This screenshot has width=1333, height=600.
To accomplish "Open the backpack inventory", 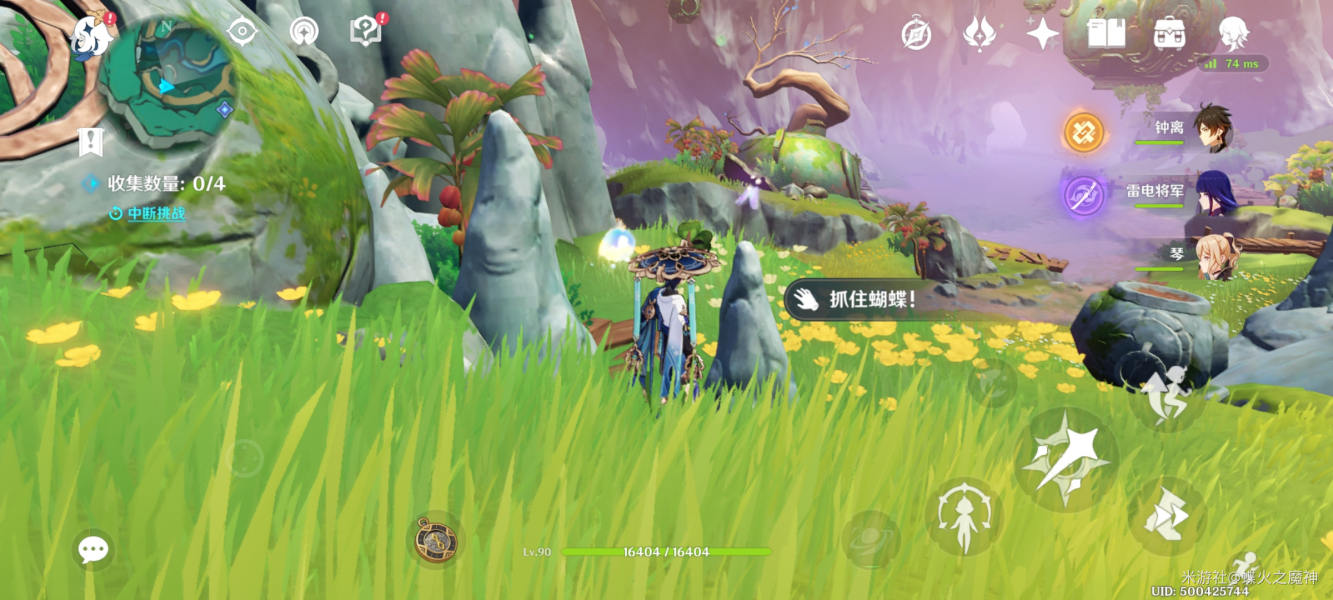I will 1169,34.
